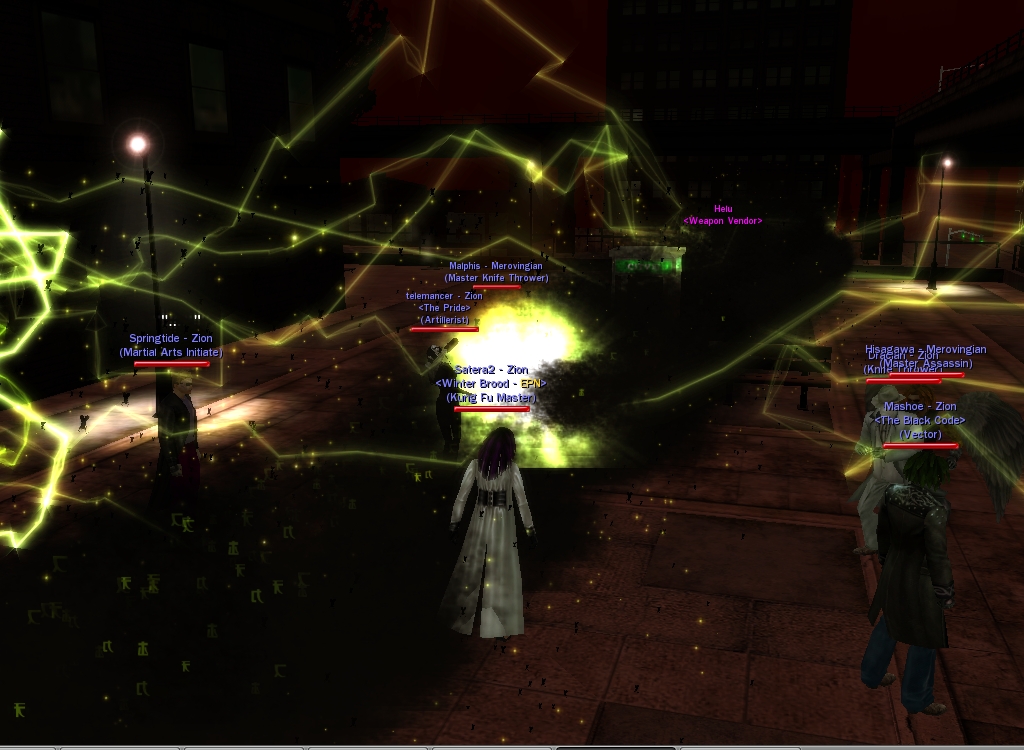Choose the telemancer Artillerist nameplate
Screen dimensions: 1024x750
[x=444, y=308]
